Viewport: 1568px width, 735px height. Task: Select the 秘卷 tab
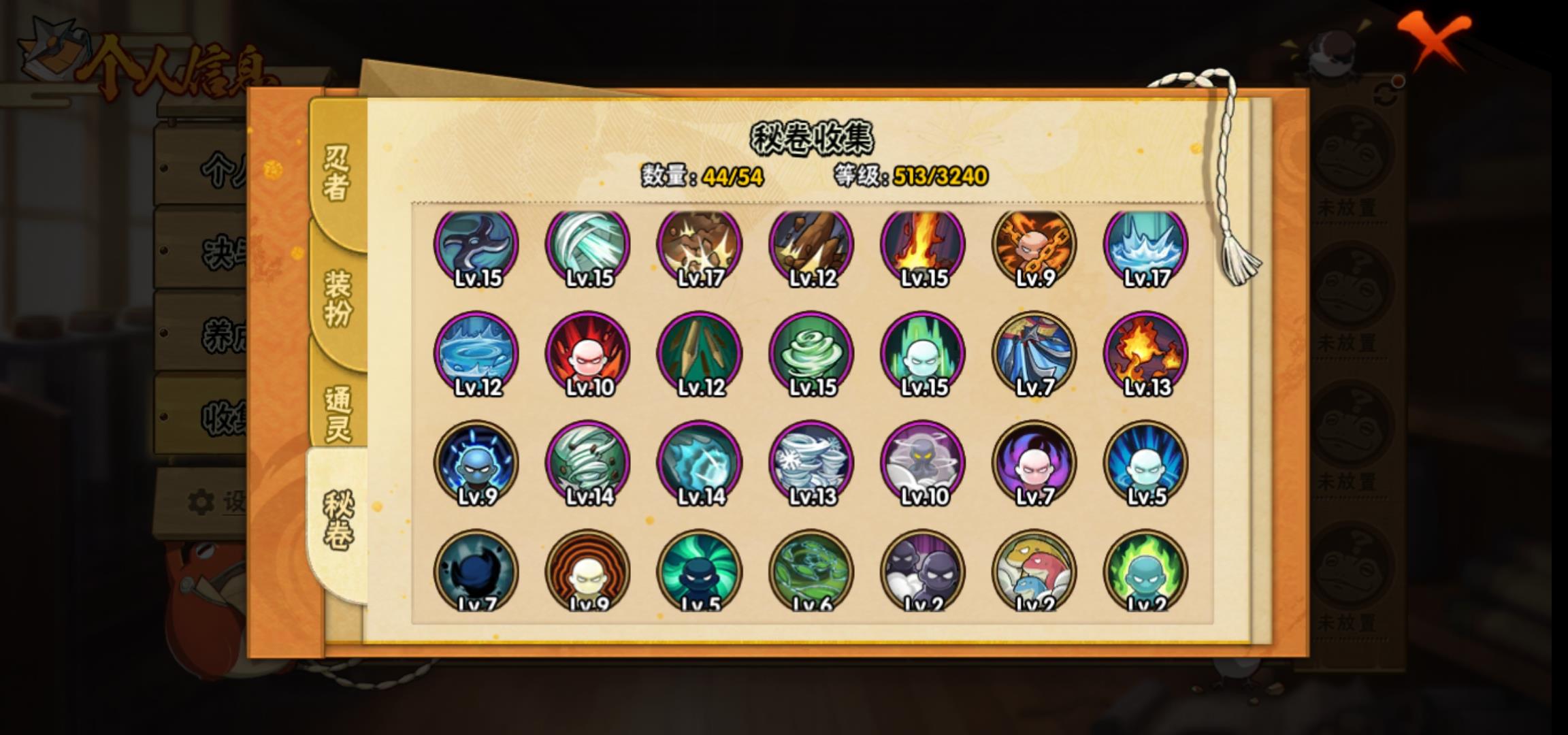click(337, 521)
